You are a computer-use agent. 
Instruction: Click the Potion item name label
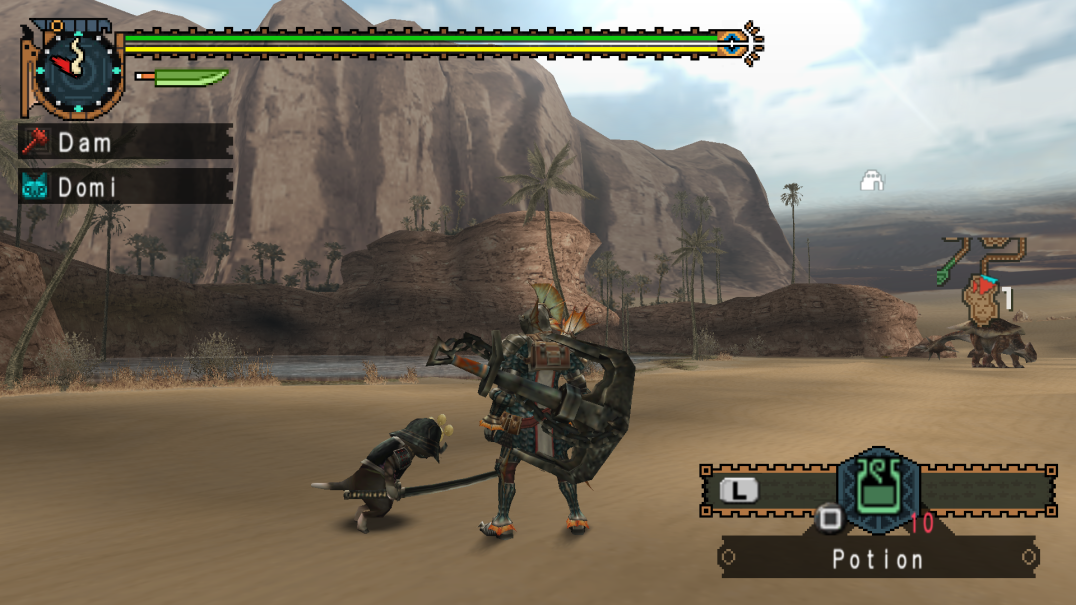(x=878, y=558)
